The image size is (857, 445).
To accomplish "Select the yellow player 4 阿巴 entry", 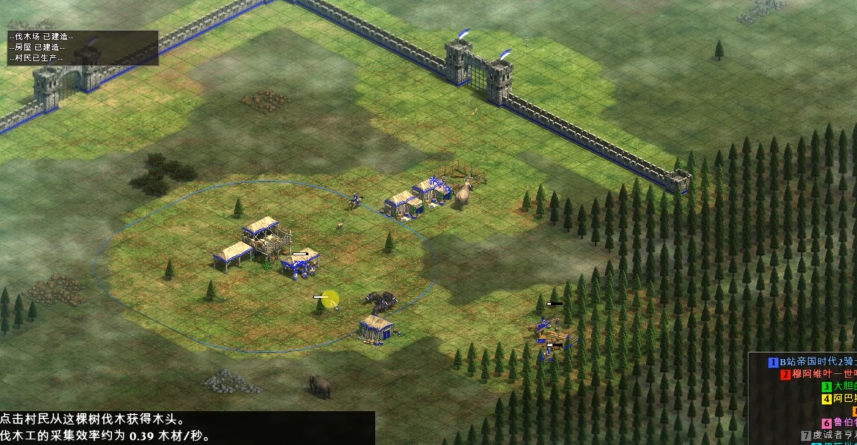I will [838, 398].
